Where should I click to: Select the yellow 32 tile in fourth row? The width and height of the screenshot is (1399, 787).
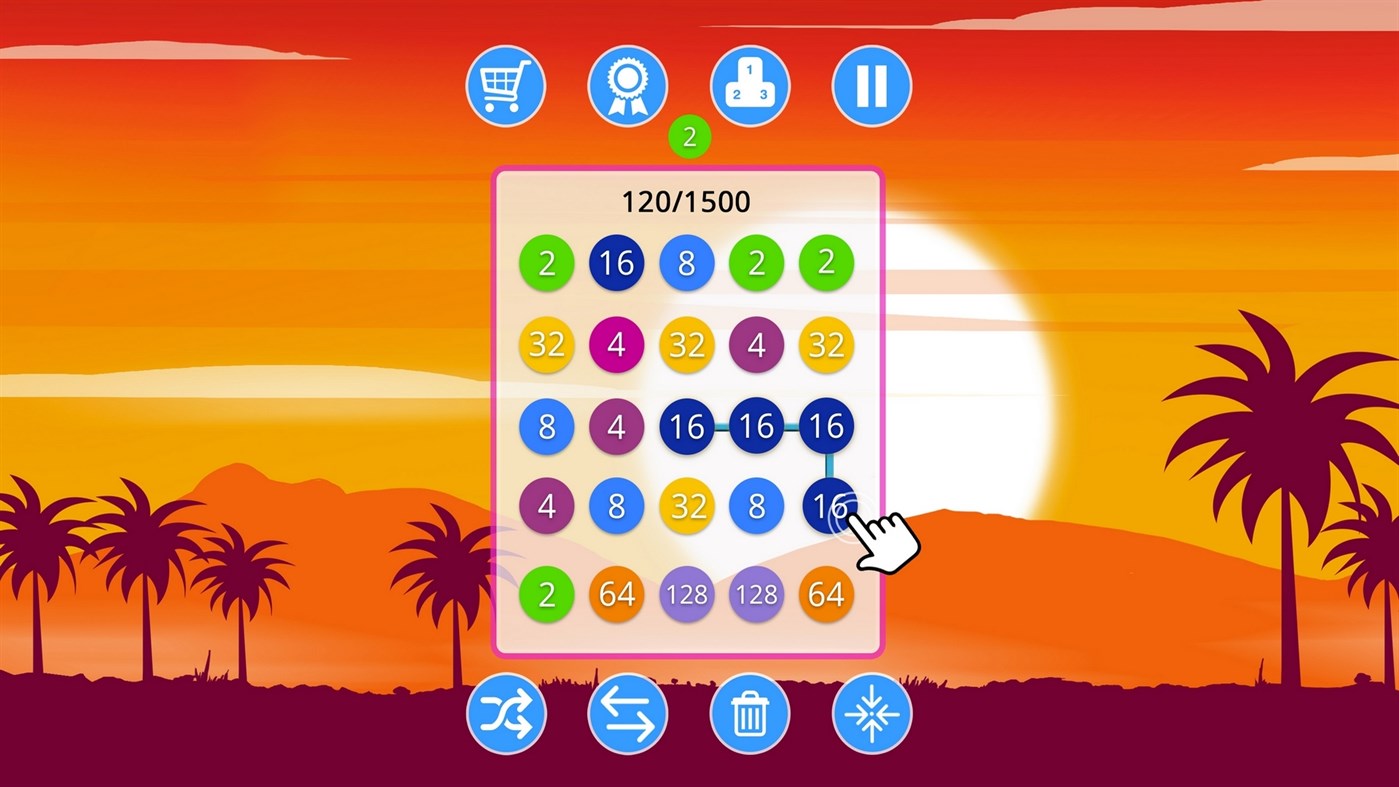[x=687, y=506]
